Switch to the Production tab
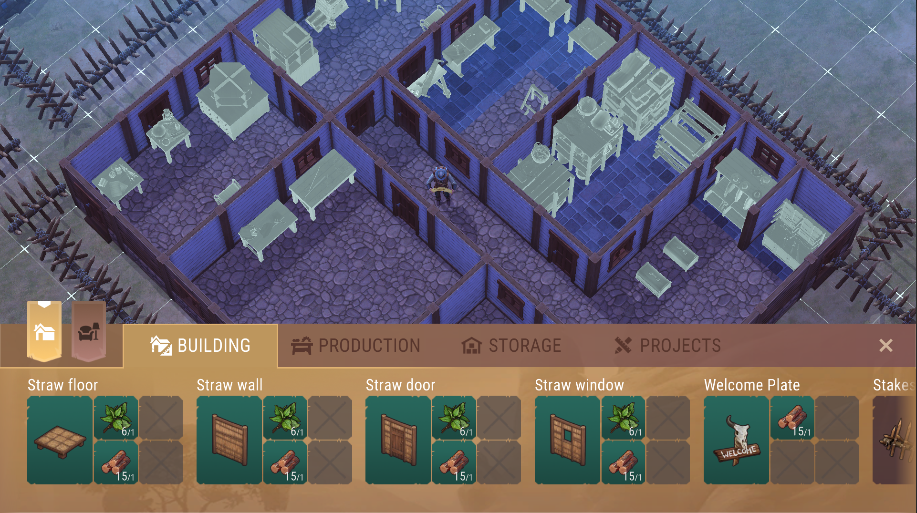 (356, 346)
